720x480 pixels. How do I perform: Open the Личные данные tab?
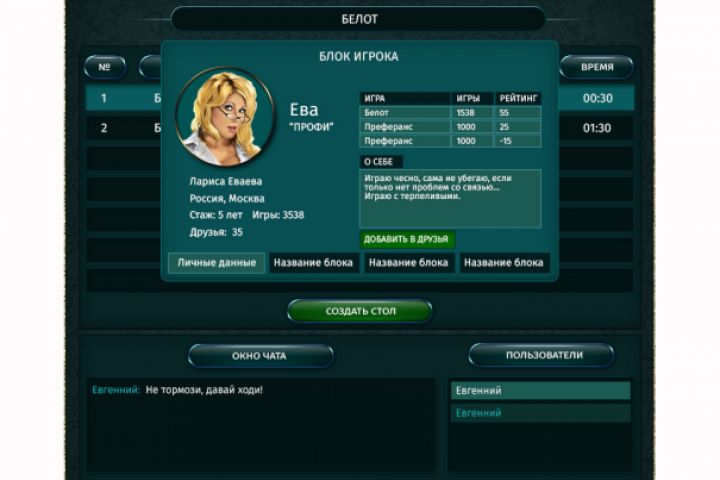pos(217,263)
